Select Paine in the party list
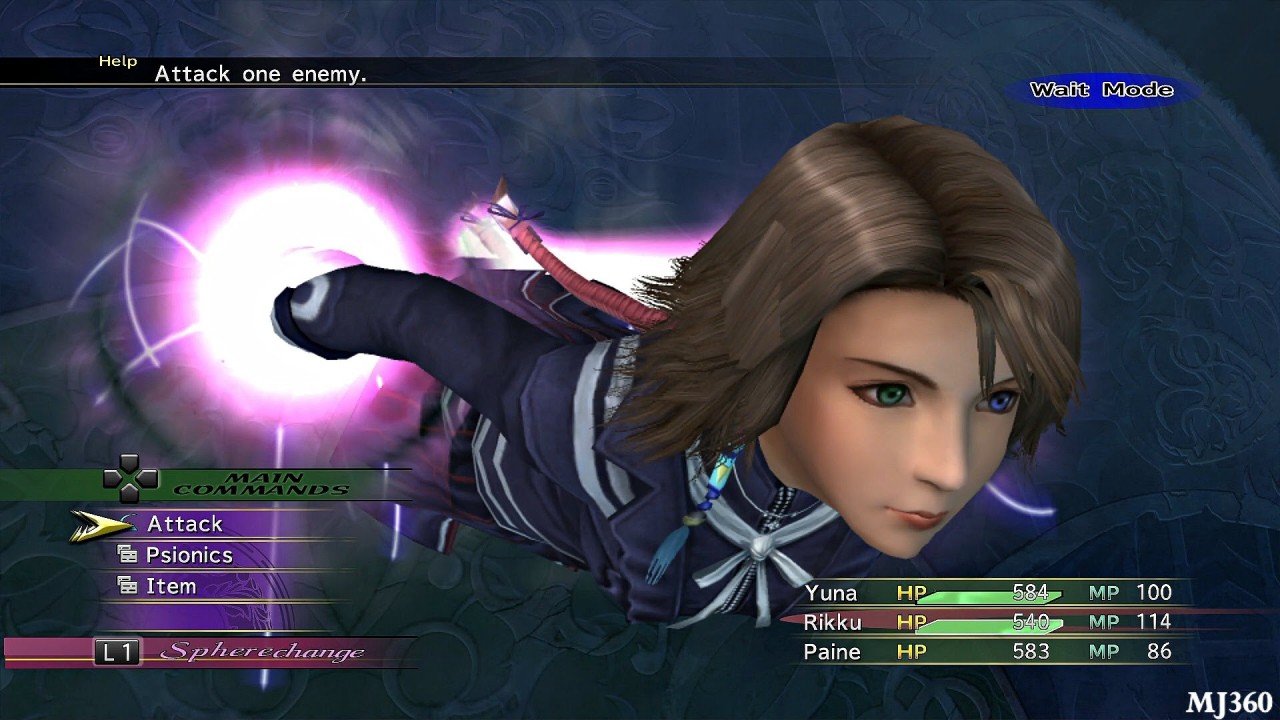1280x720 pixels. pos(832,652)
